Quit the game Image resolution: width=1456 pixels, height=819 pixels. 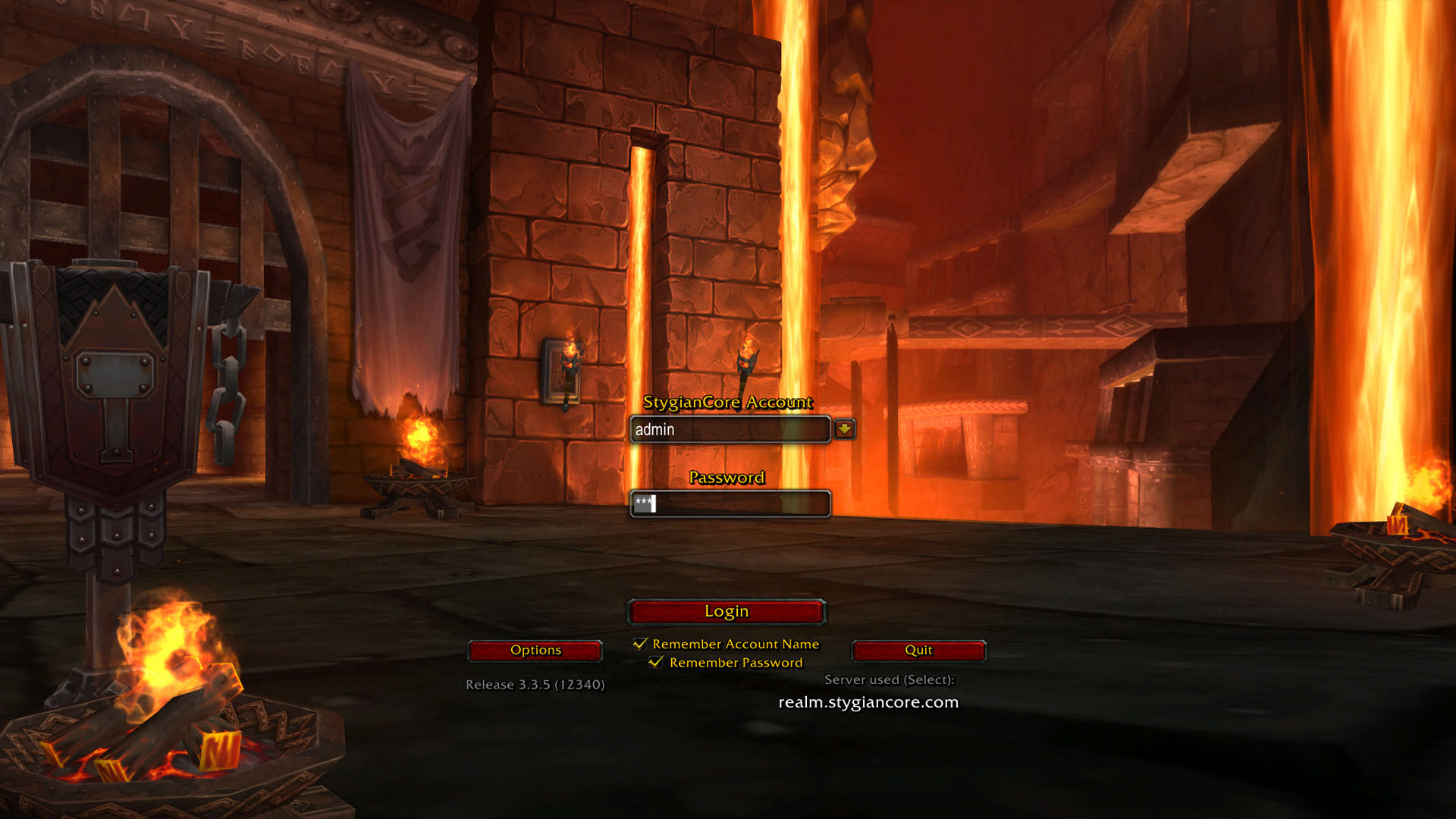918,650
